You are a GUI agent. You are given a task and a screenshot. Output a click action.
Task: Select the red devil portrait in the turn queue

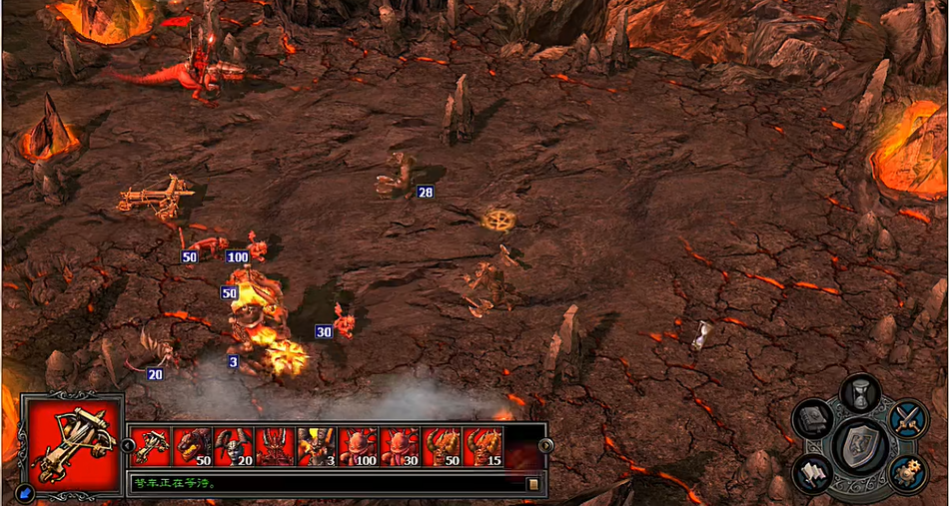[x=274, y=446]
